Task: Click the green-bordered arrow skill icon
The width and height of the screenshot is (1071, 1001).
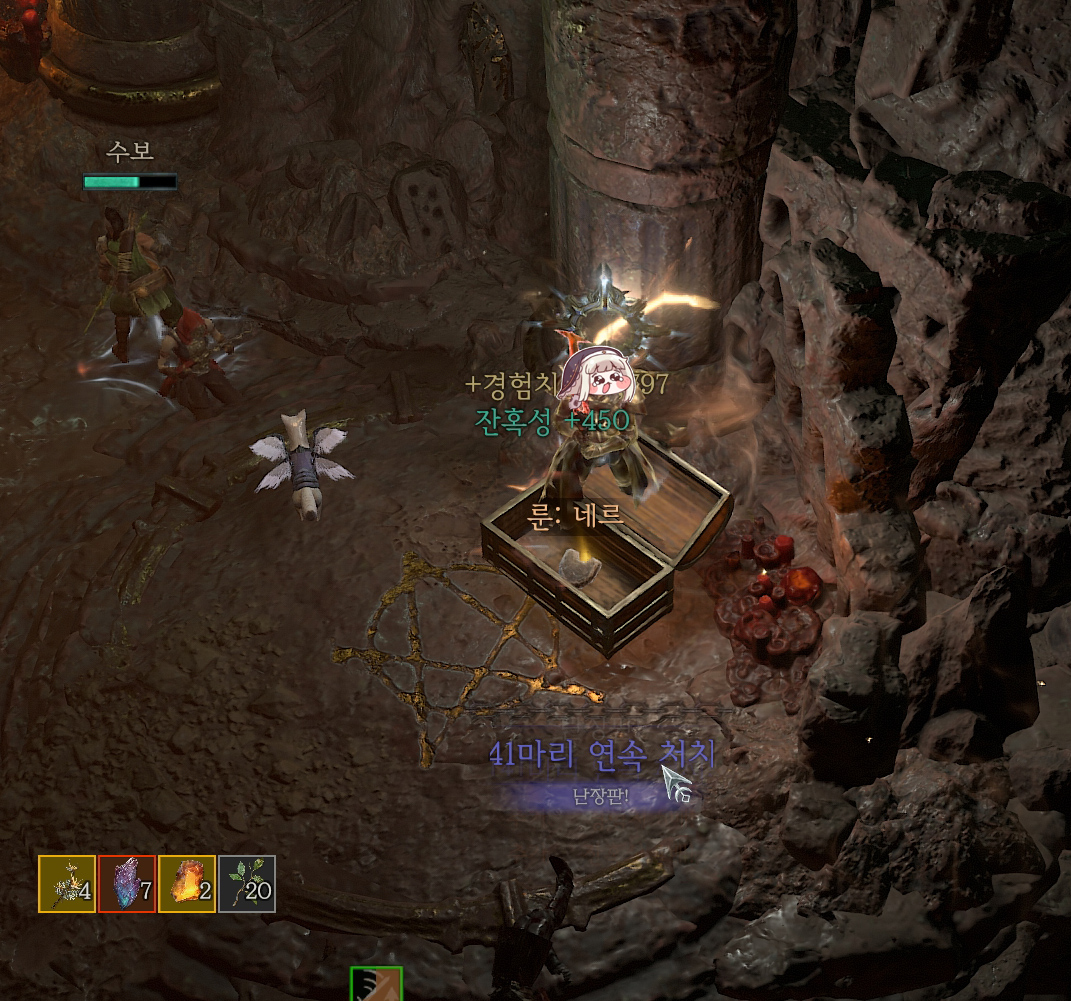Action: pyautogui.click(x=376, y=984)
